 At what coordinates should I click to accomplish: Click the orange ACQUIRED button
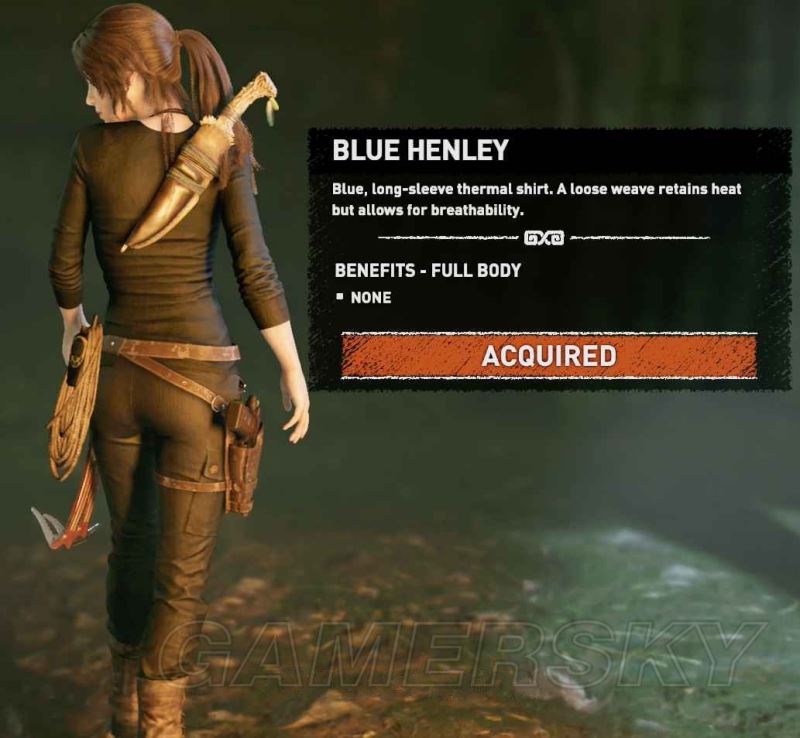tap(548, 356)
